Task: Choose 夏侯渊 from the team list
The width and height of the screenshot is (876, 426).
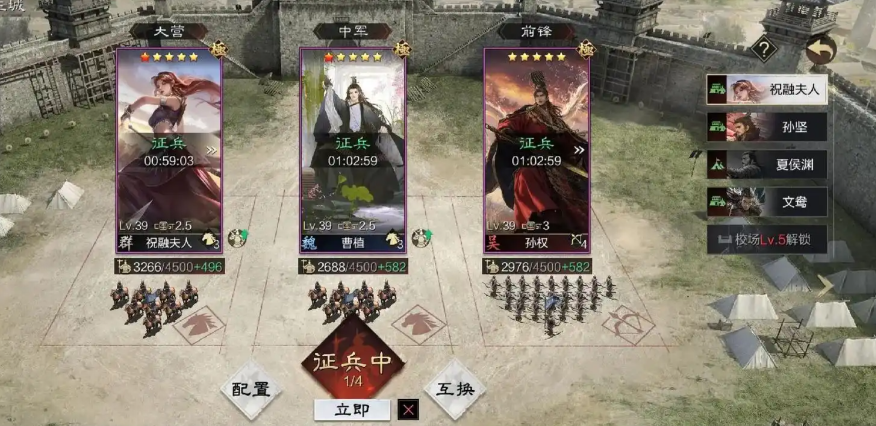Action: click(x=767, y=164)
